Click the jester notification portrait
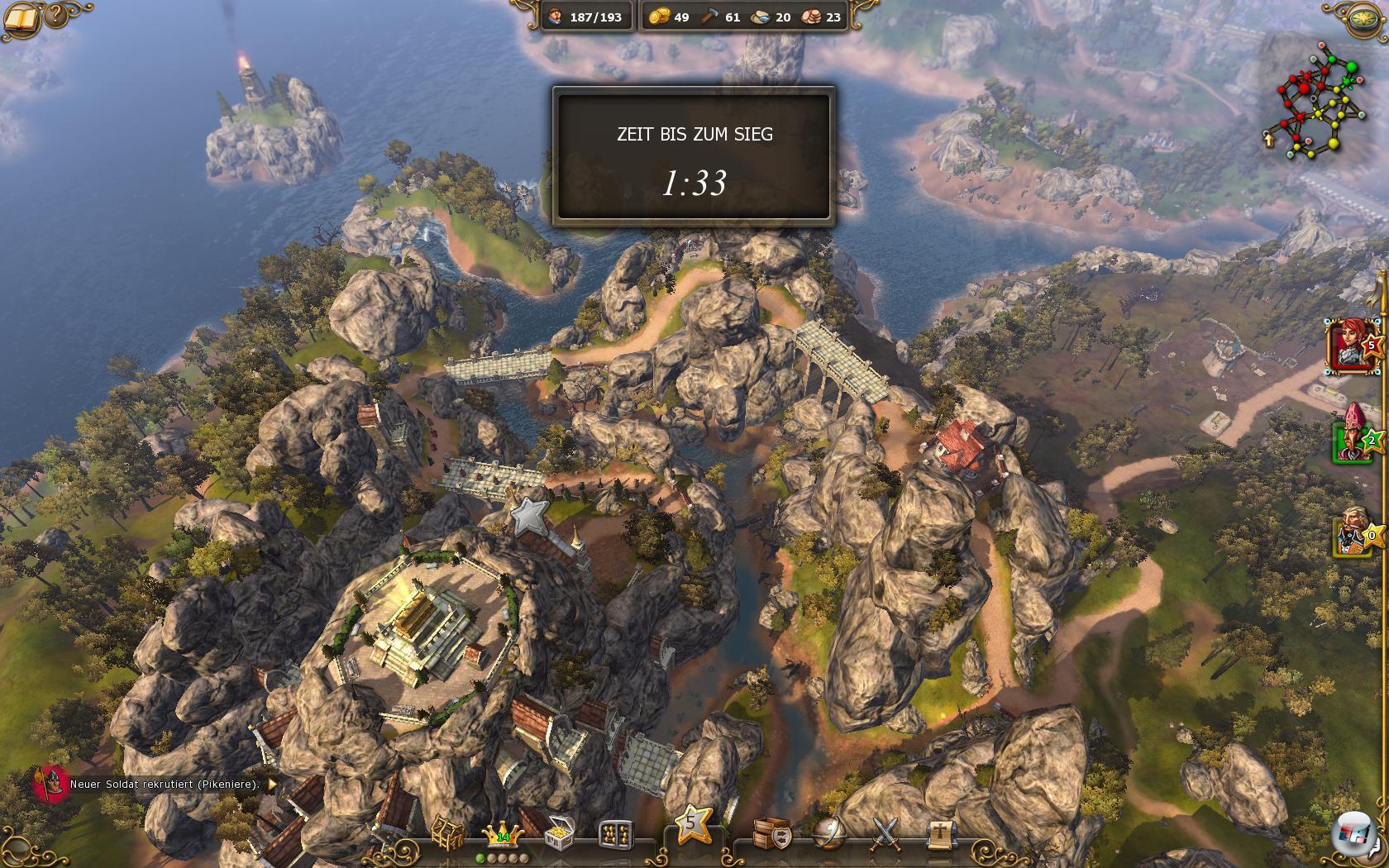Screen dimensions: 1389x868 (50, 783)
